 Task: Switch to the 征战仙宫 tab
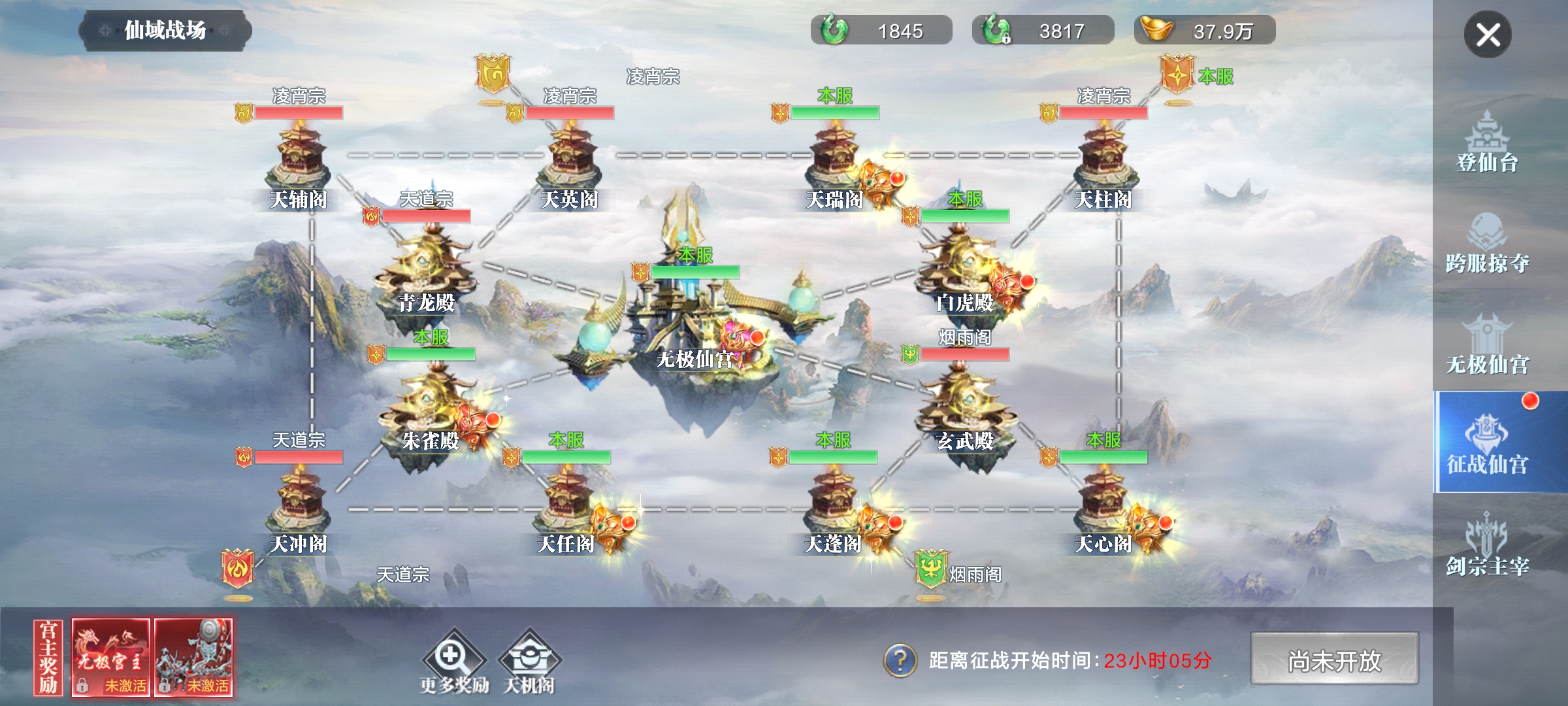click(x=1487, y=443)
